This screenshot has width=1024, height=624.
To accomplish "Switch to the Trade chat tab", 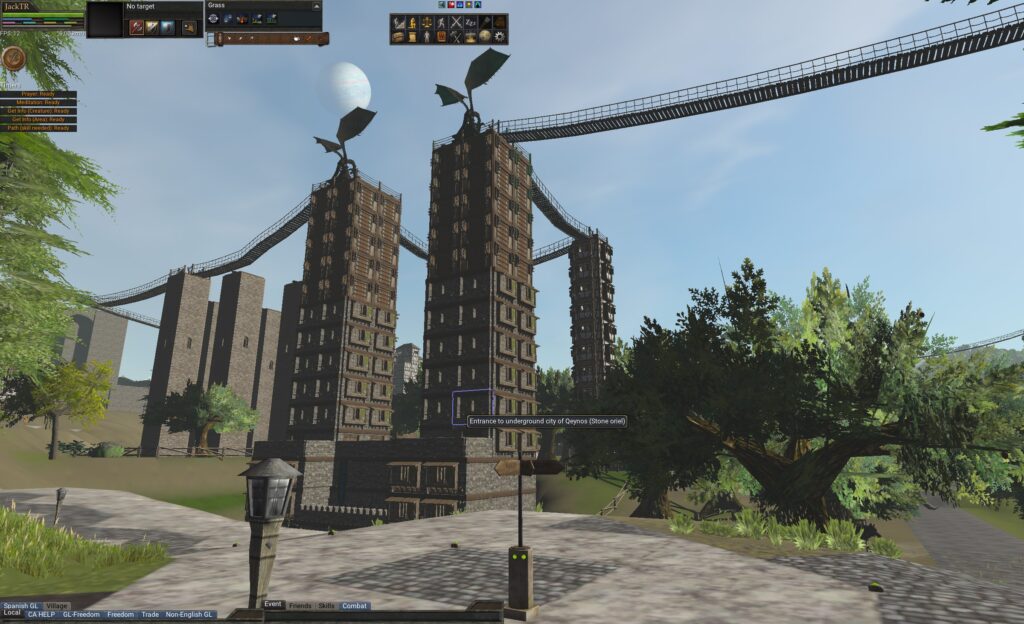I will pyautogui.click(x=150, y=614).
